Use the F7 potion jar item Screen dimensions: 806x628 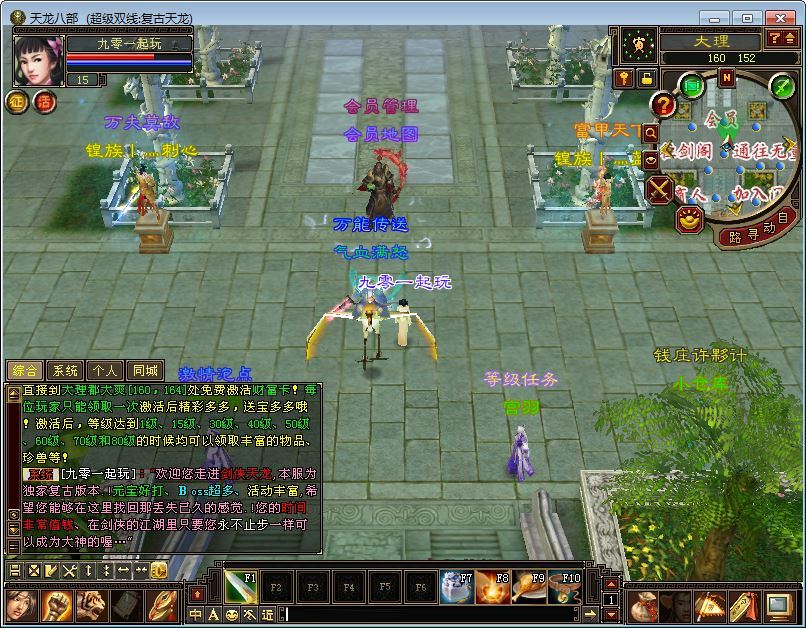456,586
